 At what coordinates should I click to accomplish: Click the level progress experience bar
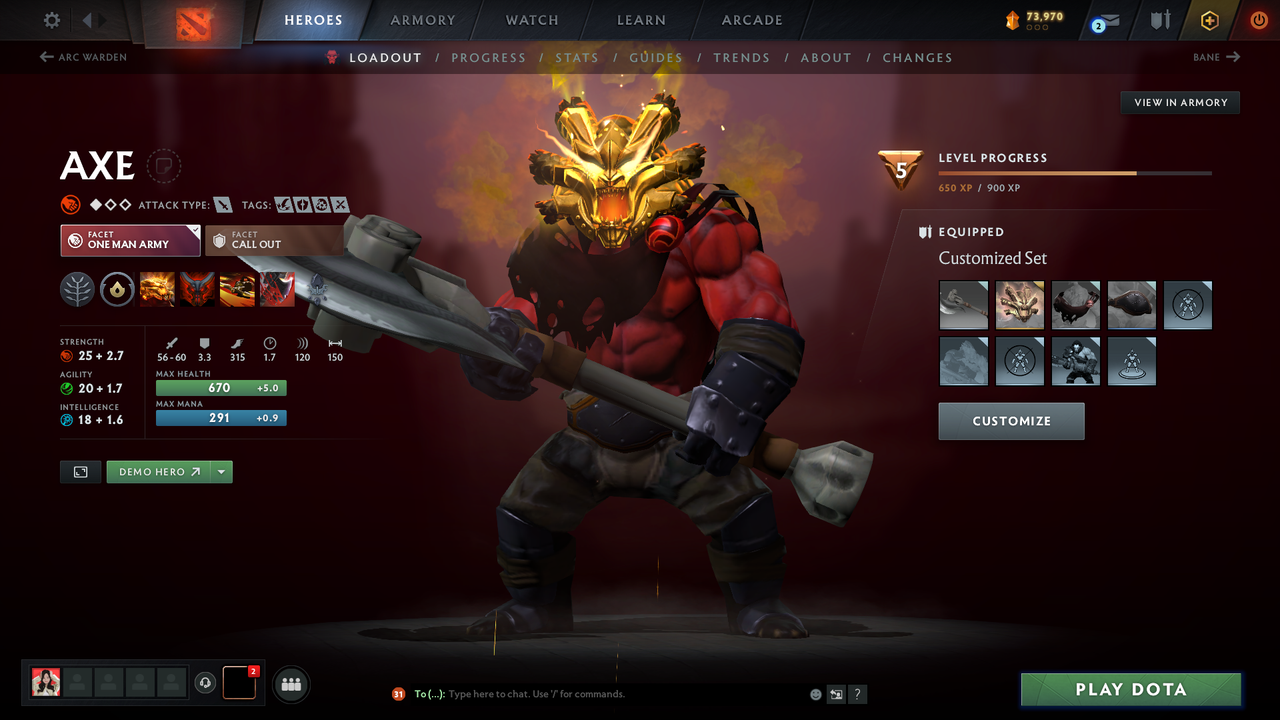(x=1075, y=172)
